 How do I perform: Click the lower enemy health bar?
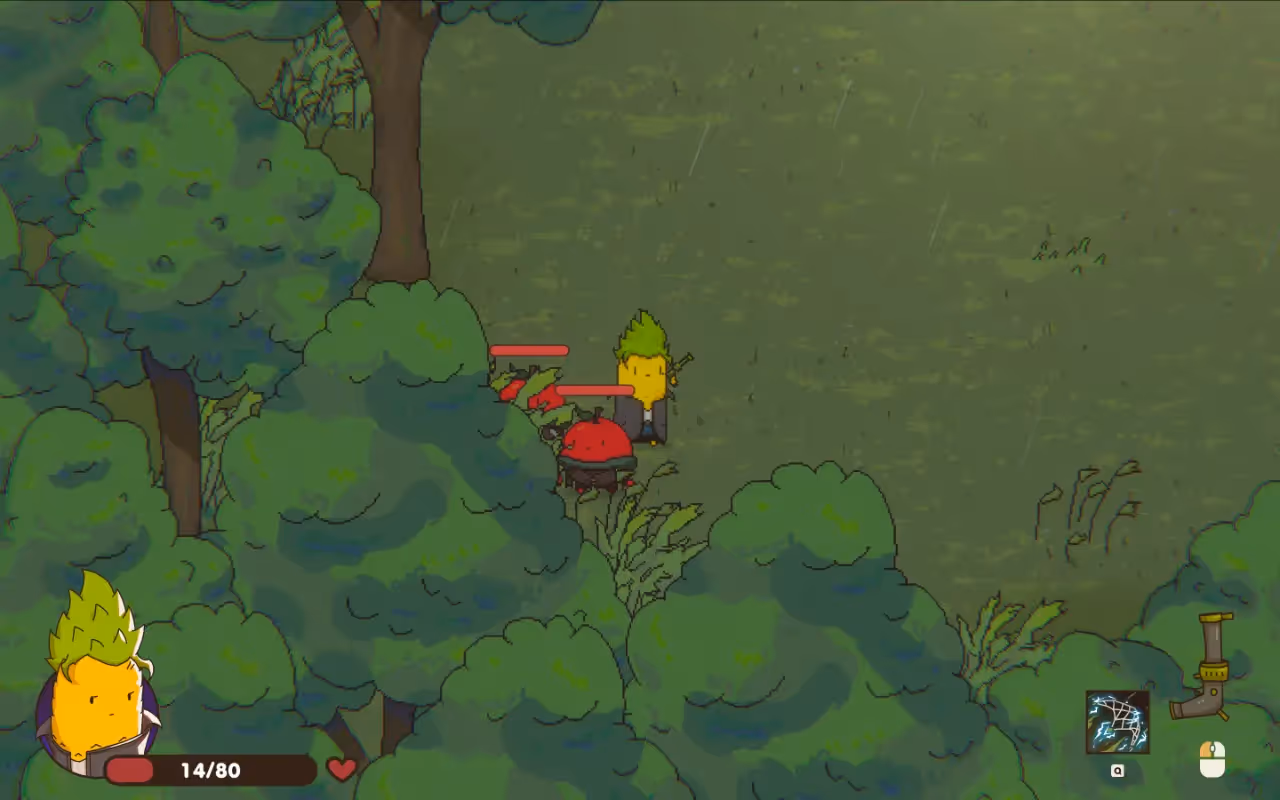coord(595,388)
